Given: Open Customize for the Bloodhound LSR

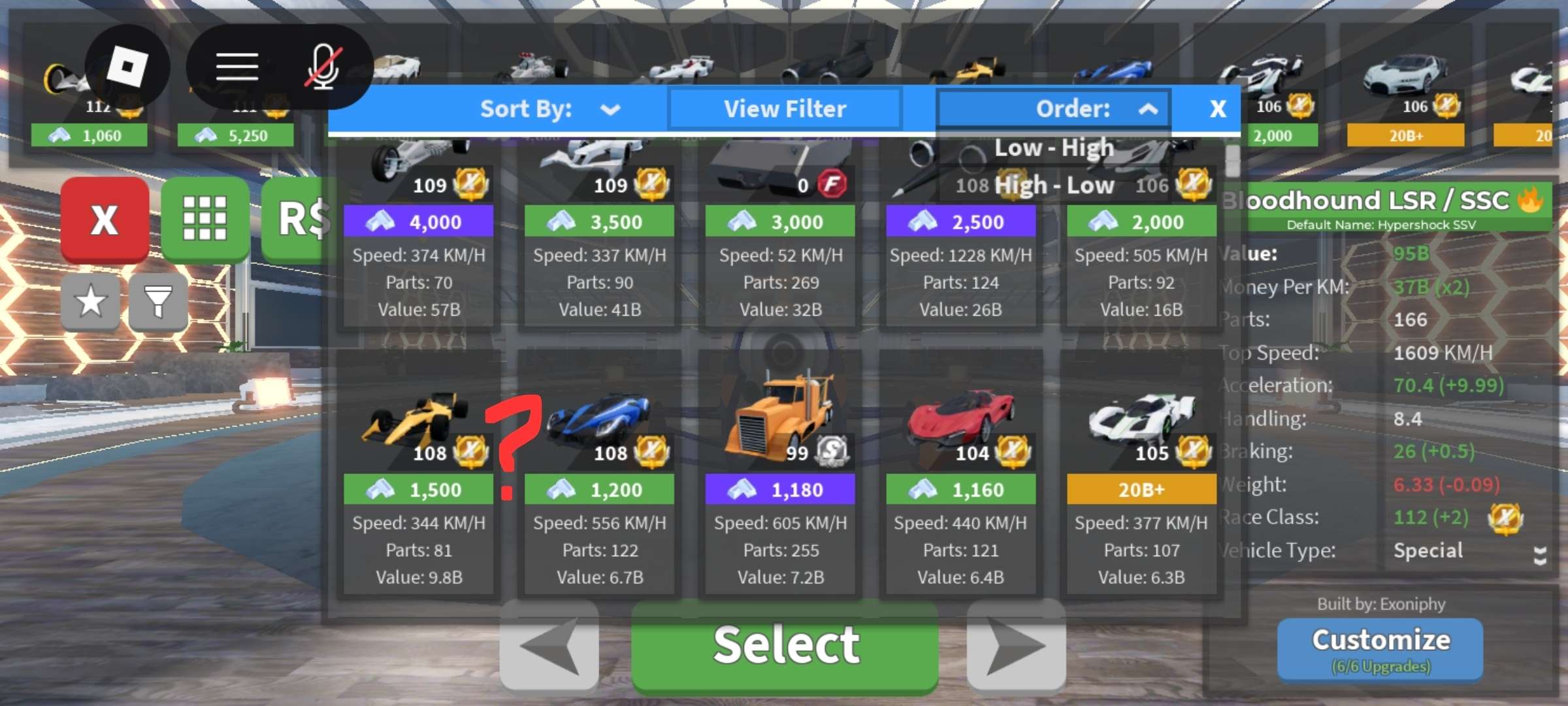Looking at the screenshot, I should coord(1380,648).
